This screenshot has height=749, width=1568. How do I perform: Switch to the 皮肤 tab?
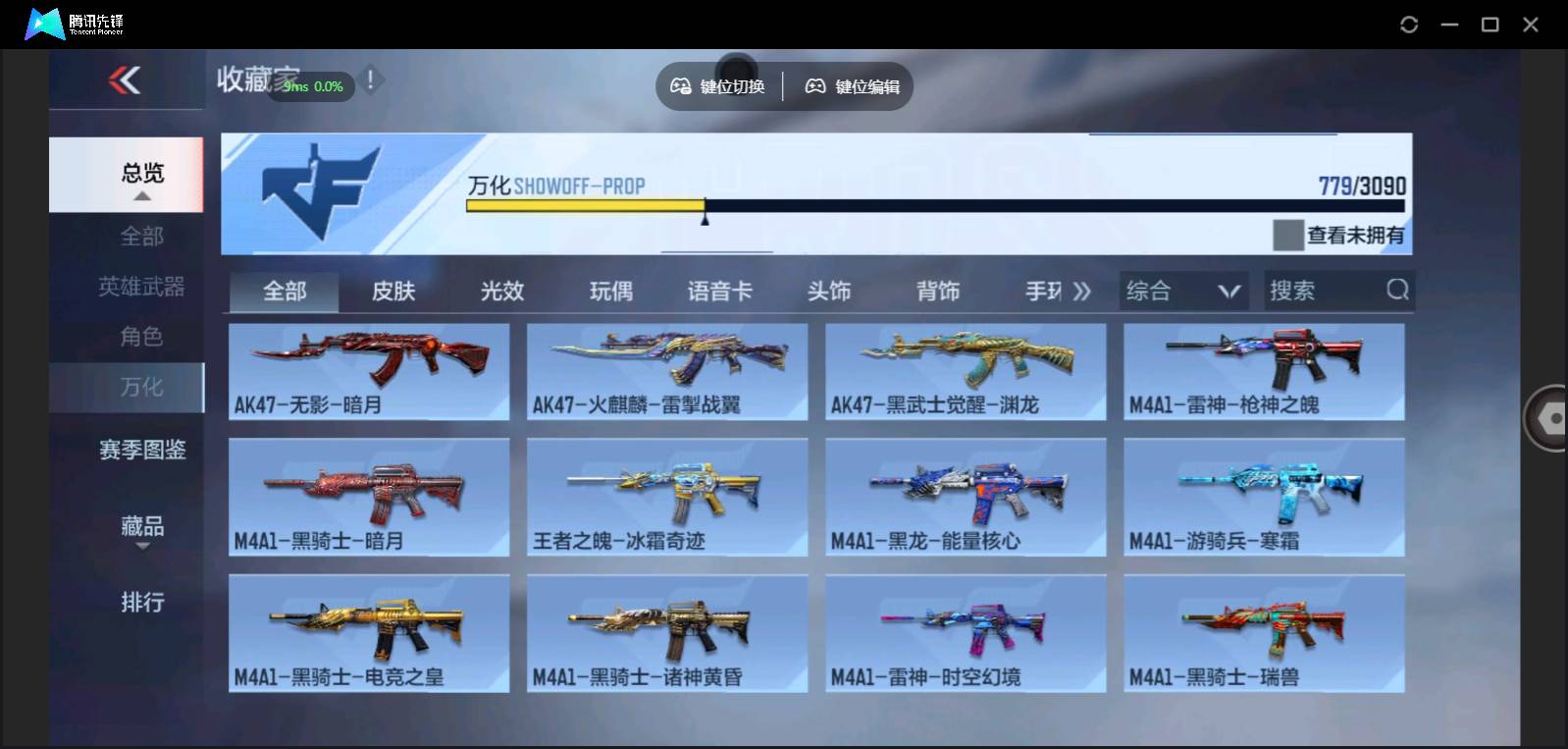tap(393, 291)
